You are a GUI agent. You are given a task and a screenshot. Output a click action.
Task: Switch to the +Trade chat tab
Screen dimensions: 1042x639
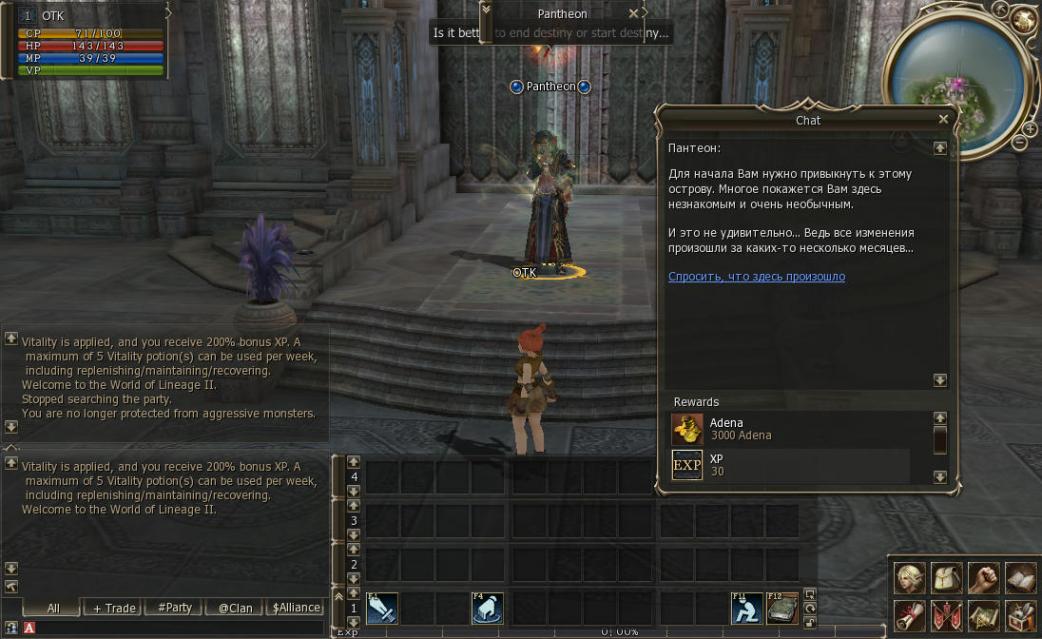point(115,608)
